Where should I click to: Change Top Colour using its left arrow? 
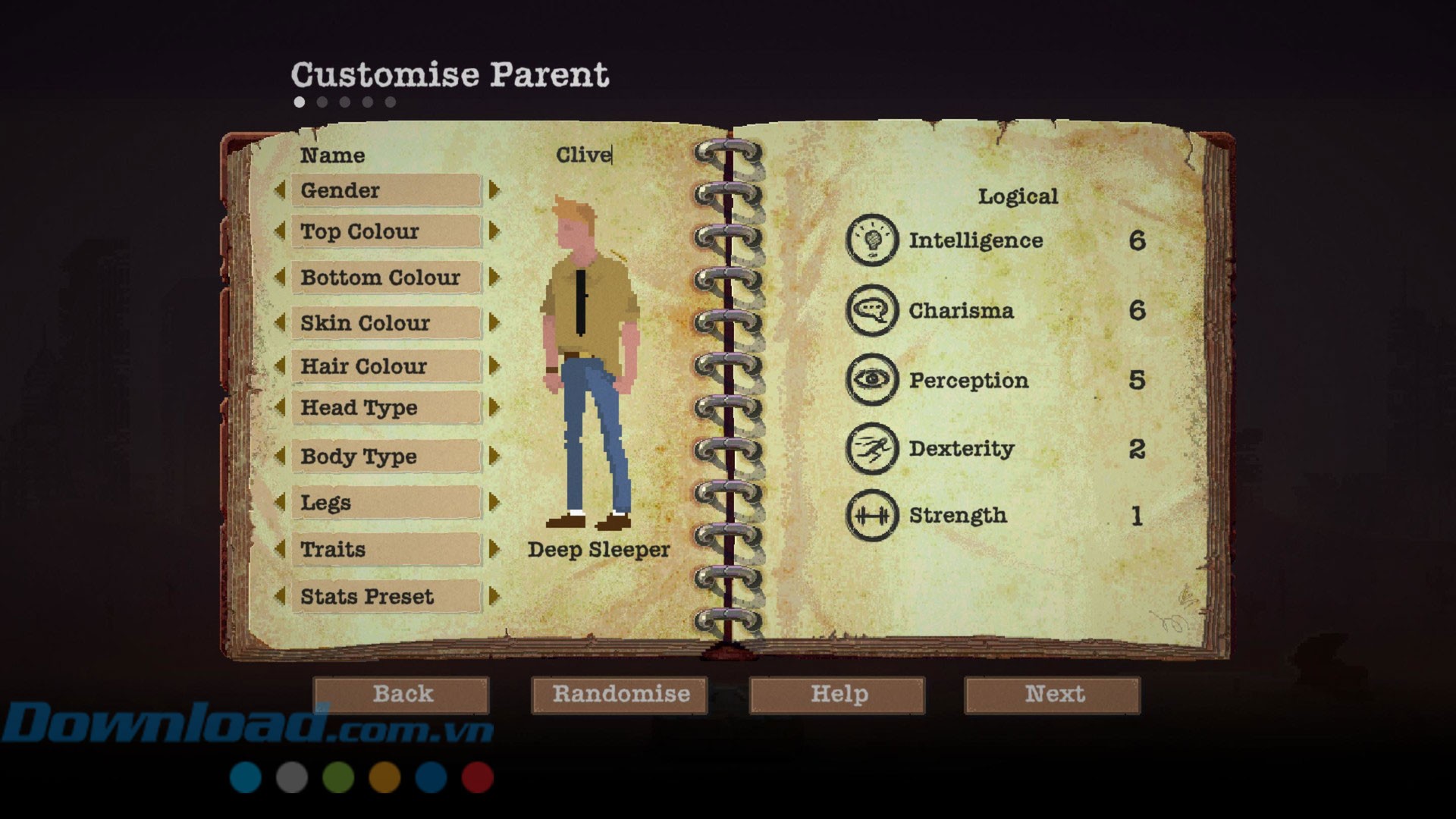click(x=280, y=231)
